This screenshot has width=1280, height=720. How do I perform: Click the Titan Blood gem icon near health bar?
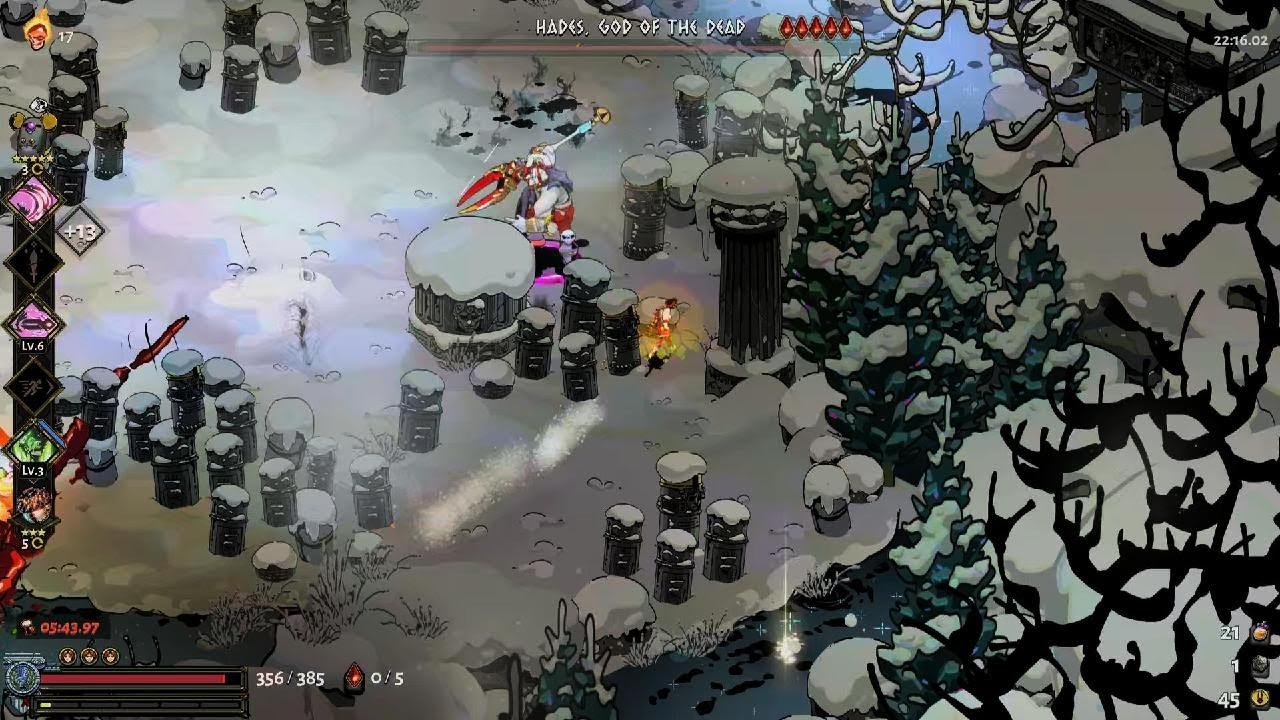click(355, 678)
